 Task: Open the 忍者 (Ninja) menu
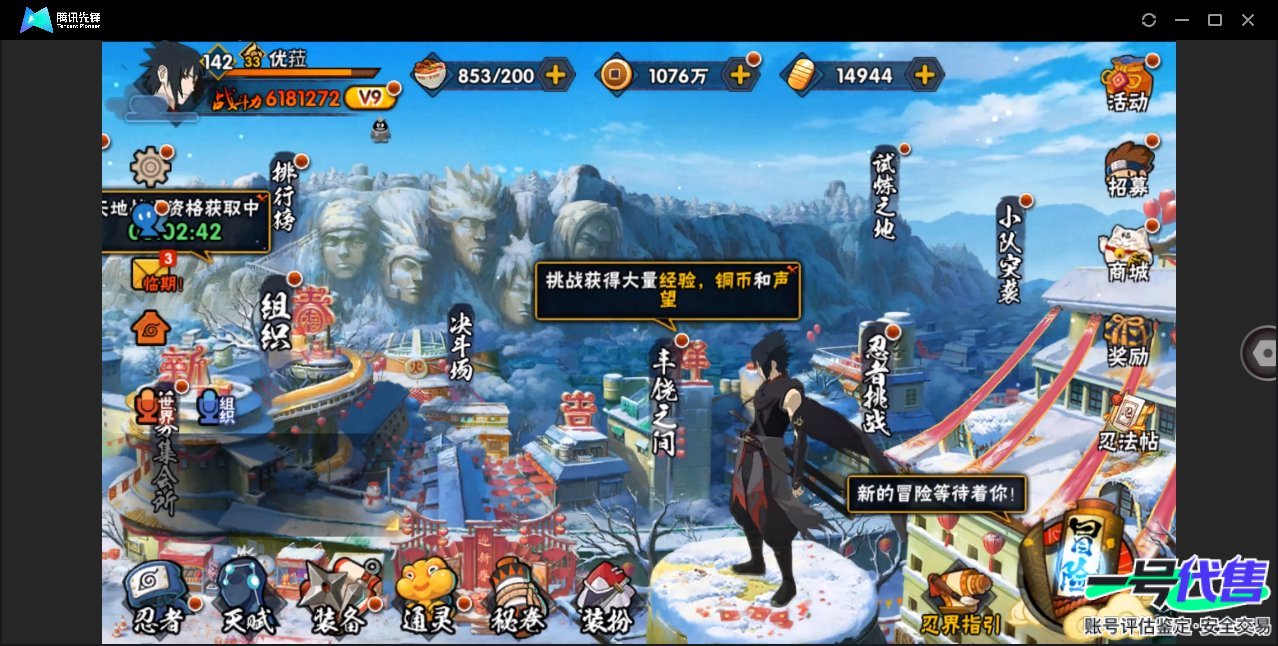point(157,597)
